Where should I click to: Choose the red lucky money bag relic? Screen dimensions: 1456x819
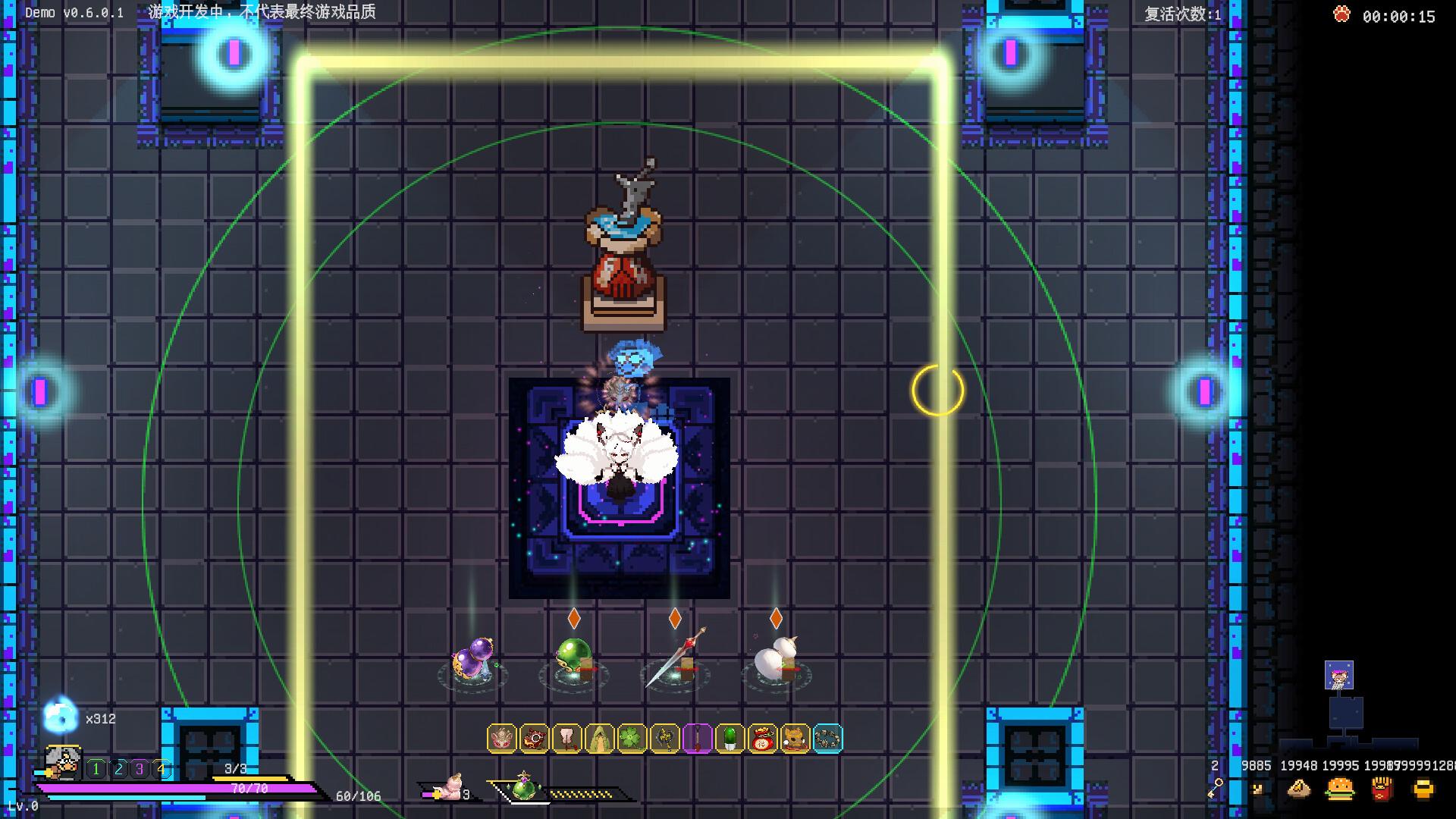763,738
